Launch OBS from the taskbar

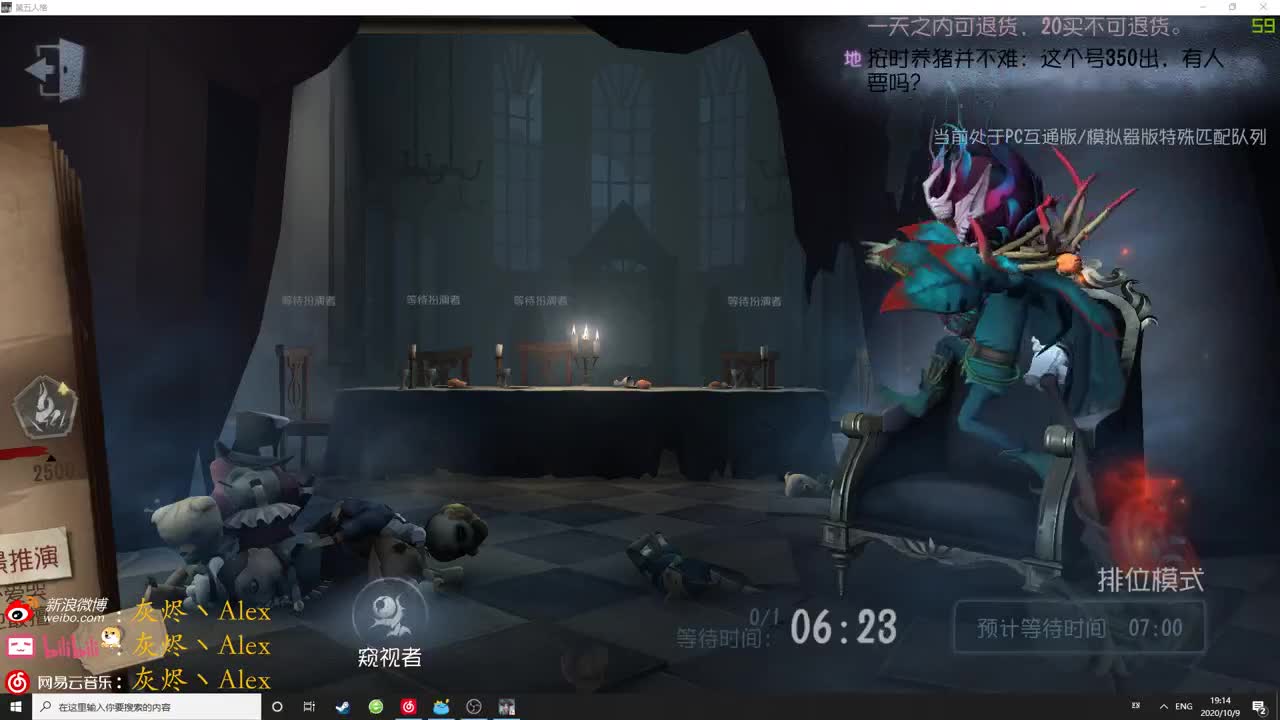point(473,707)
